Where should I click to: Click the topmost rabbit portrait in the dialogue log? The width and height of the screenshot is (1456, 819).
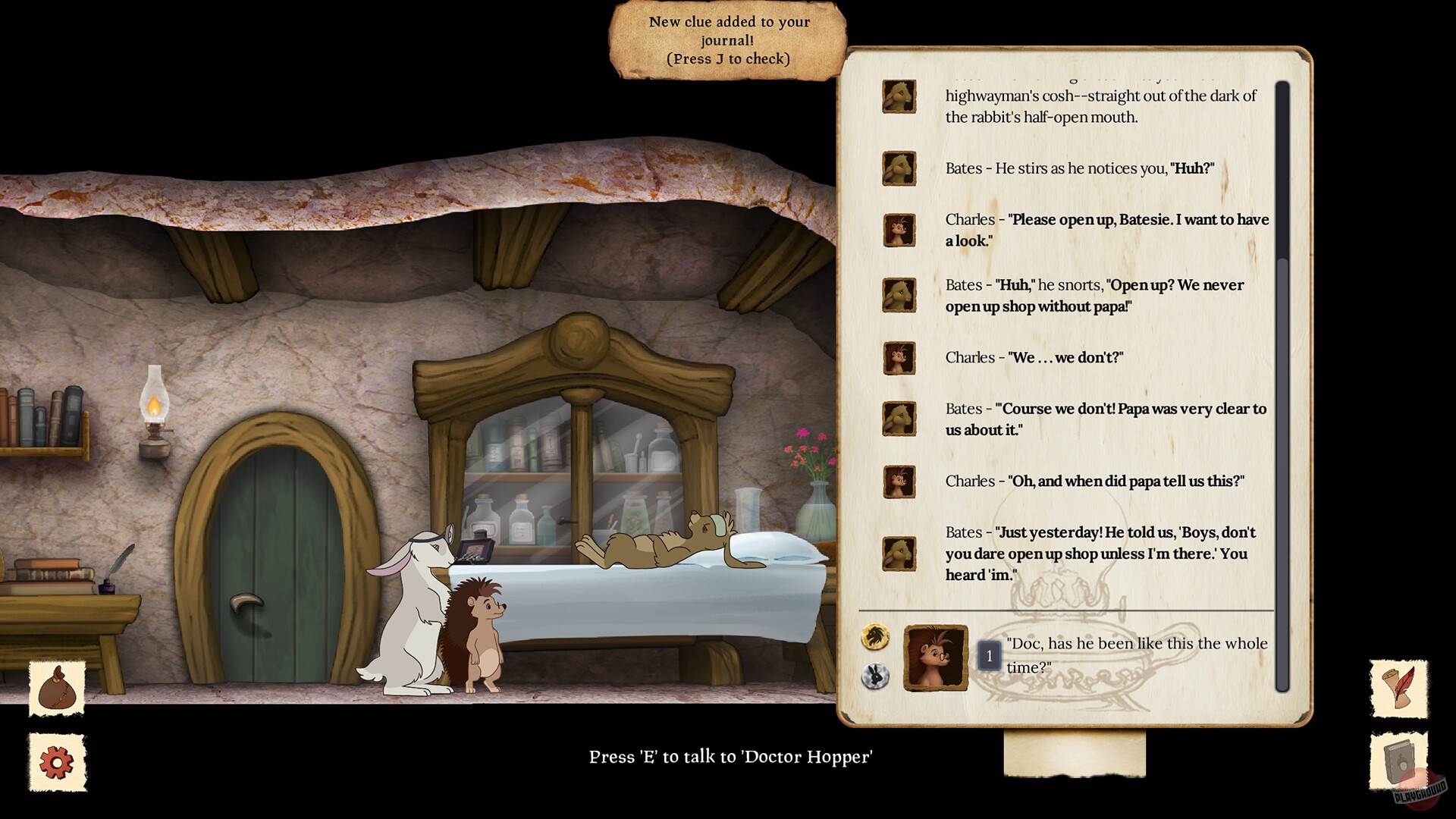pos(899,97)
